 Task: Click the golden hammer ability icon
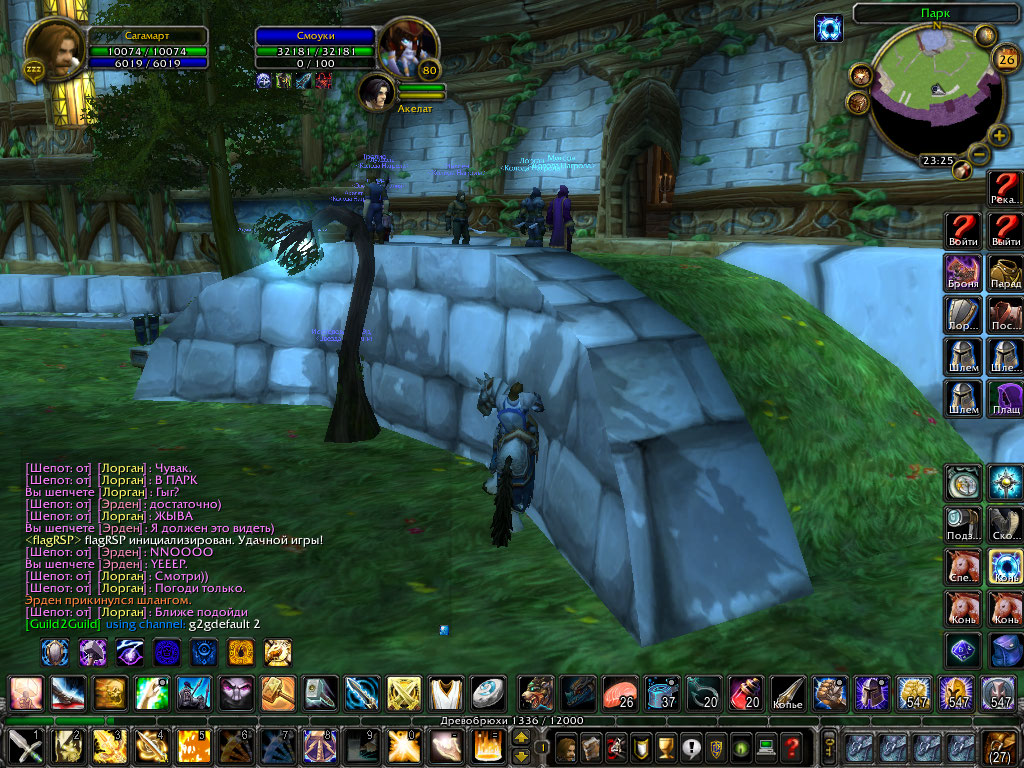pos(277,693)
